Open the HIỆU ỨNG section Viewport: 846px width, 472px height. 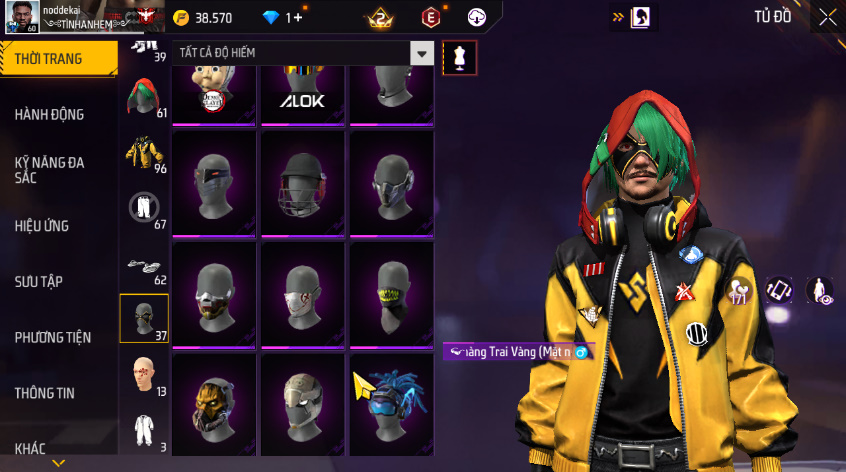click(x=42, y=226)
